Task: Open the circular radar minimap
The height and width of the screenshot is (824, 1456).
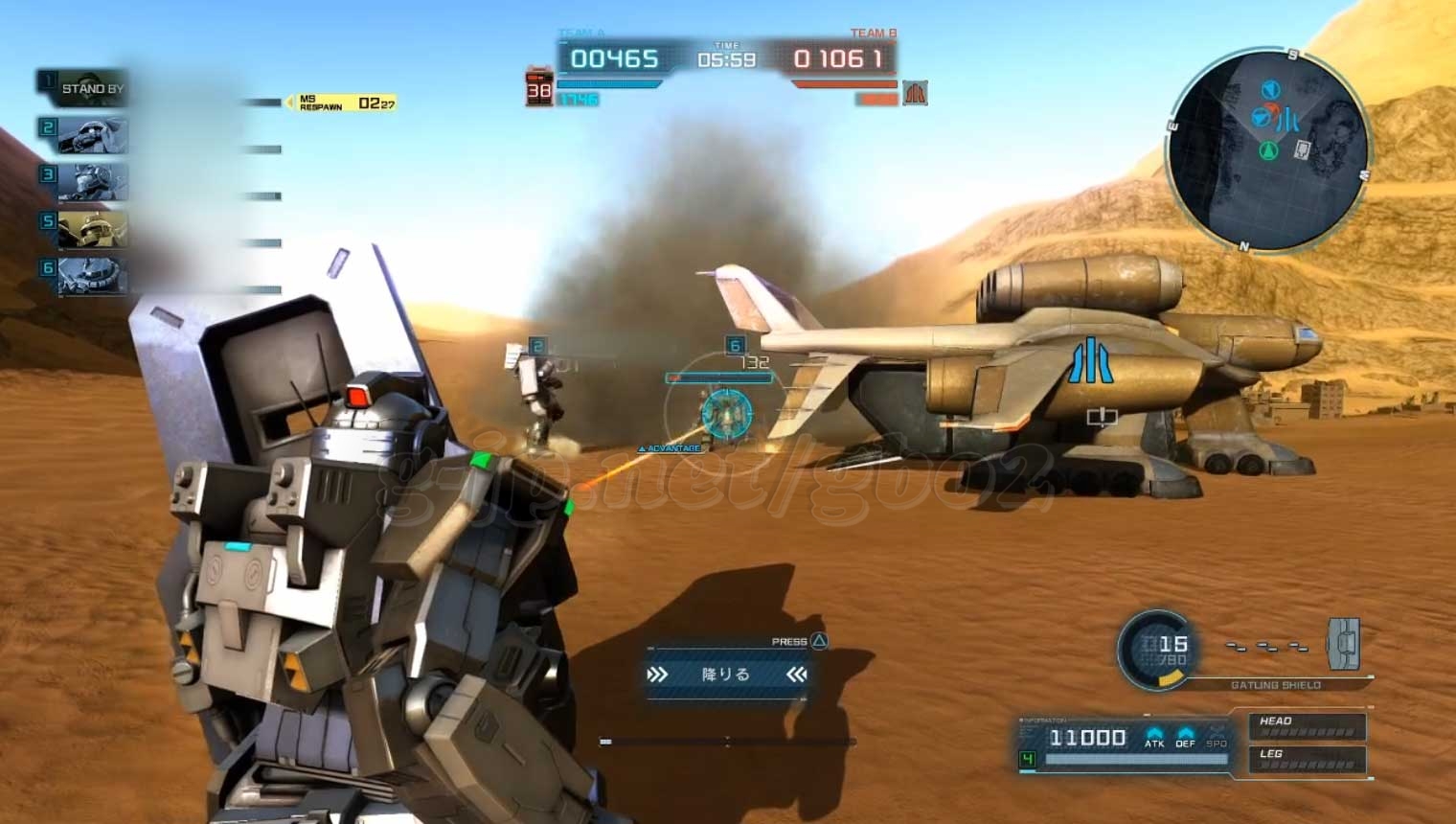Action: click(x=1267, y=149)
